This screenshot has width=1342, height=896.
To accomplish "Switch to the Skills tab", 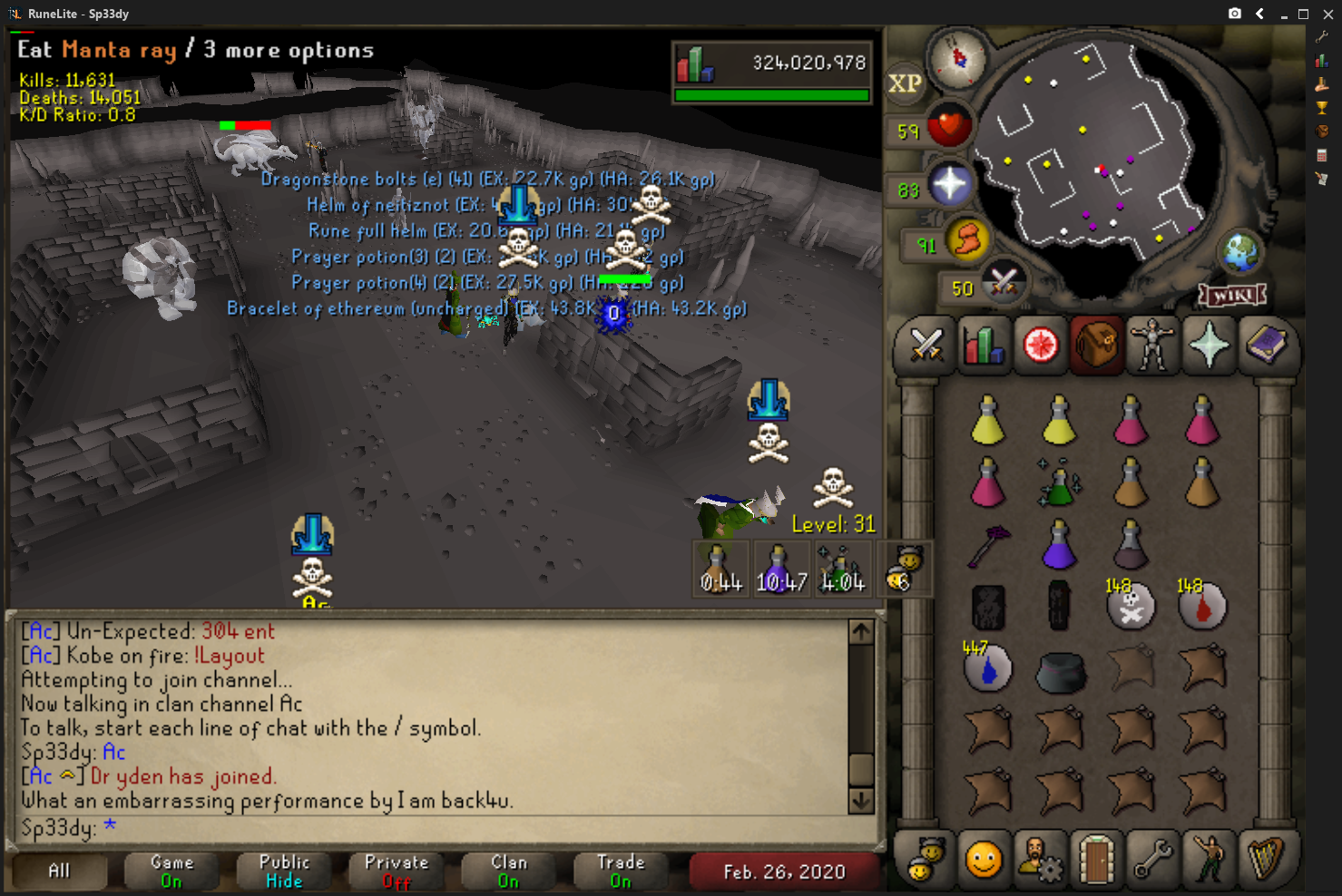I will pos(984,346).
